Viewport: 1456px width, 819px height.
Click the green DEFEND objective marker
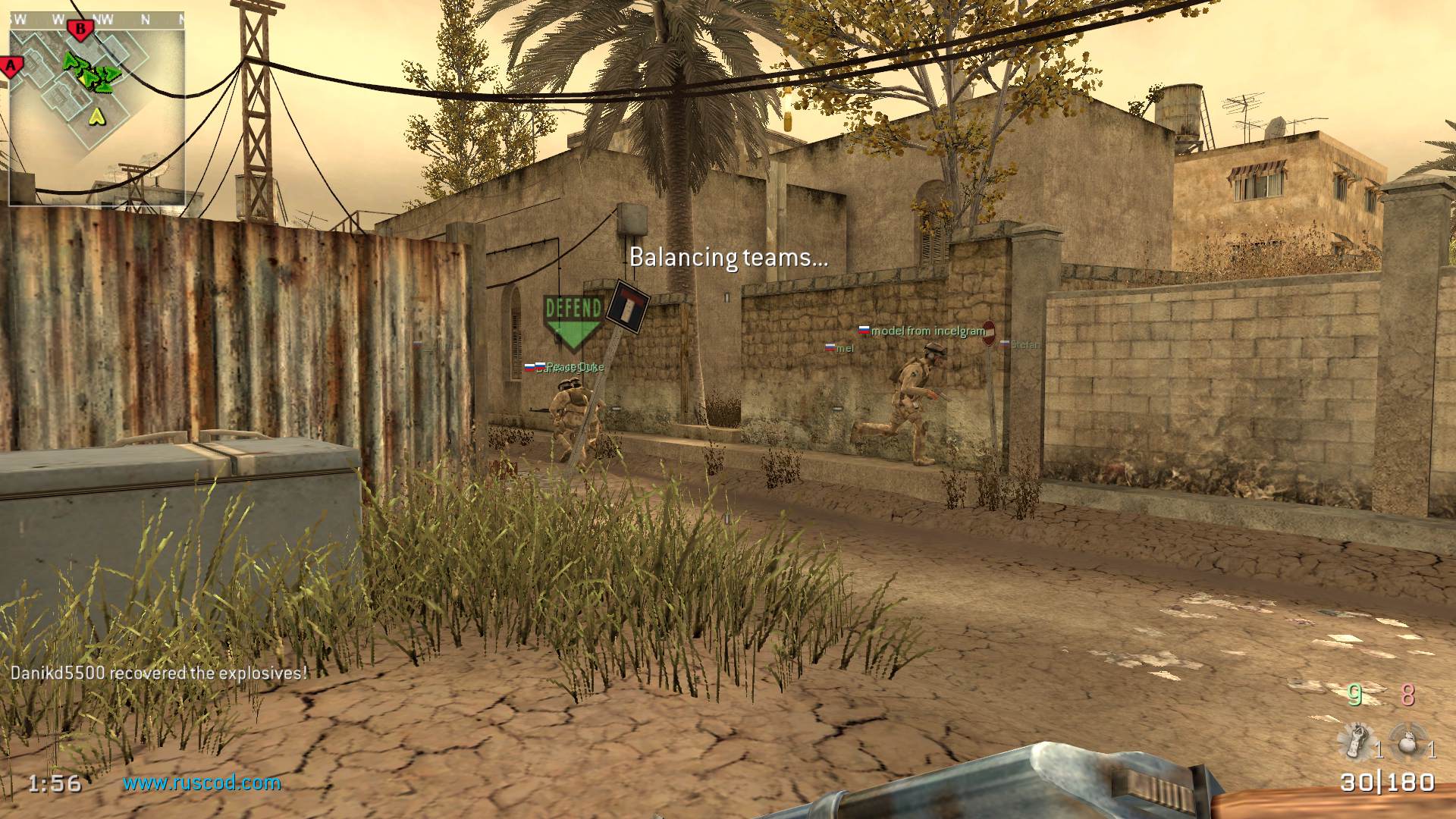click(x=573, y=319)
